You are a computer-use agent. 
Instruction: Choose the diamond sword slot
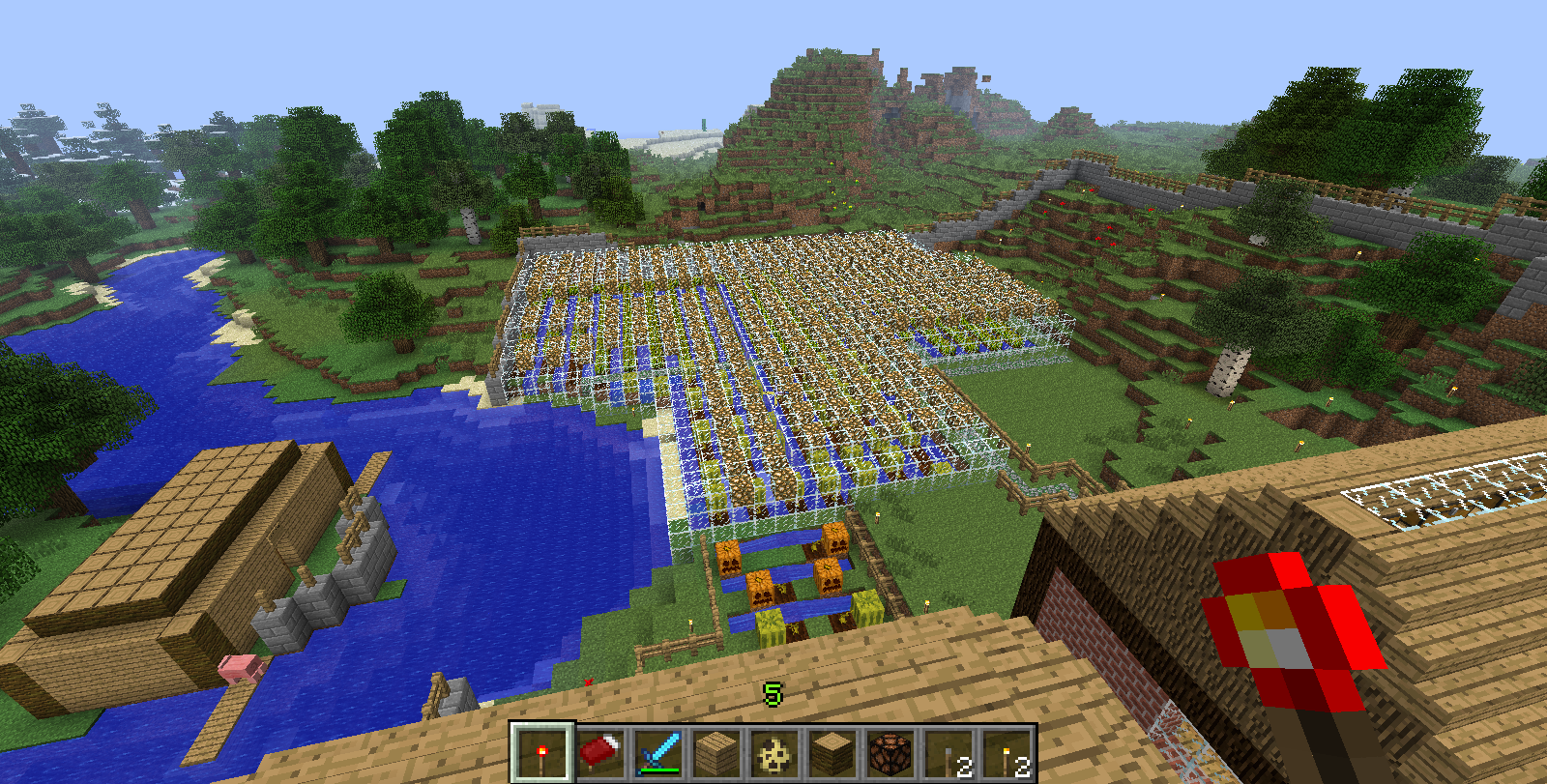point(657,753)
